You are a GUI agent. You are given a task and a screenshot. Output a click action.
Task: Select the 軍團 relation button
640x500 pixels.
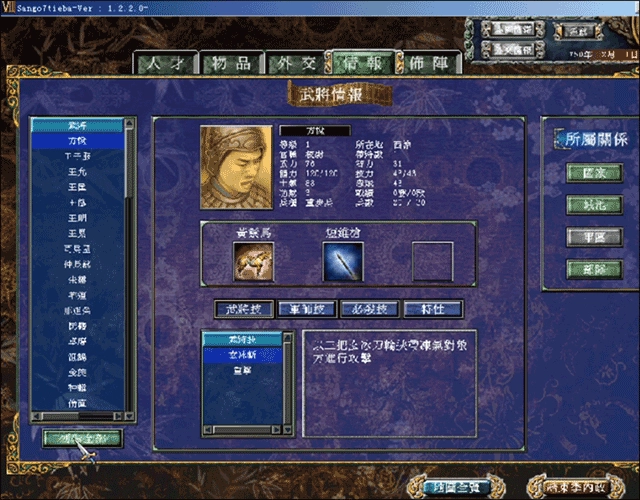(587, 237)
